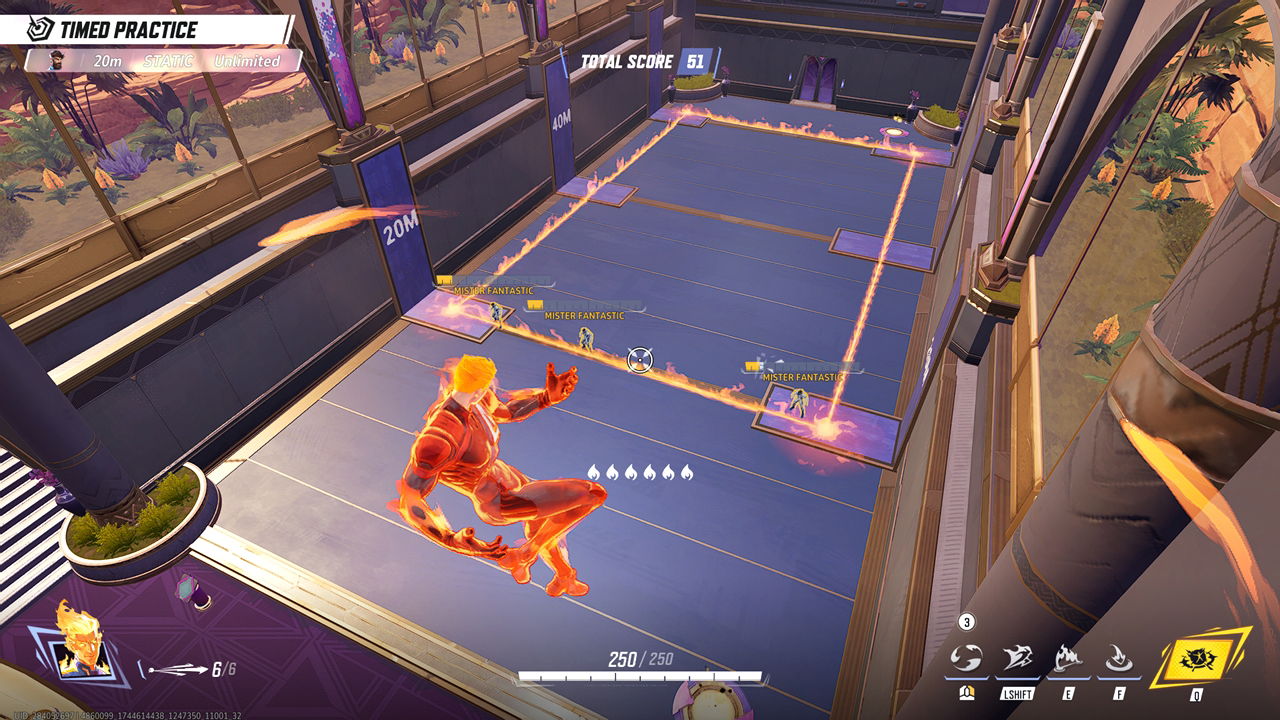Expand the Total Score details panel
The image size is (1280, 720).
point(630,61)
